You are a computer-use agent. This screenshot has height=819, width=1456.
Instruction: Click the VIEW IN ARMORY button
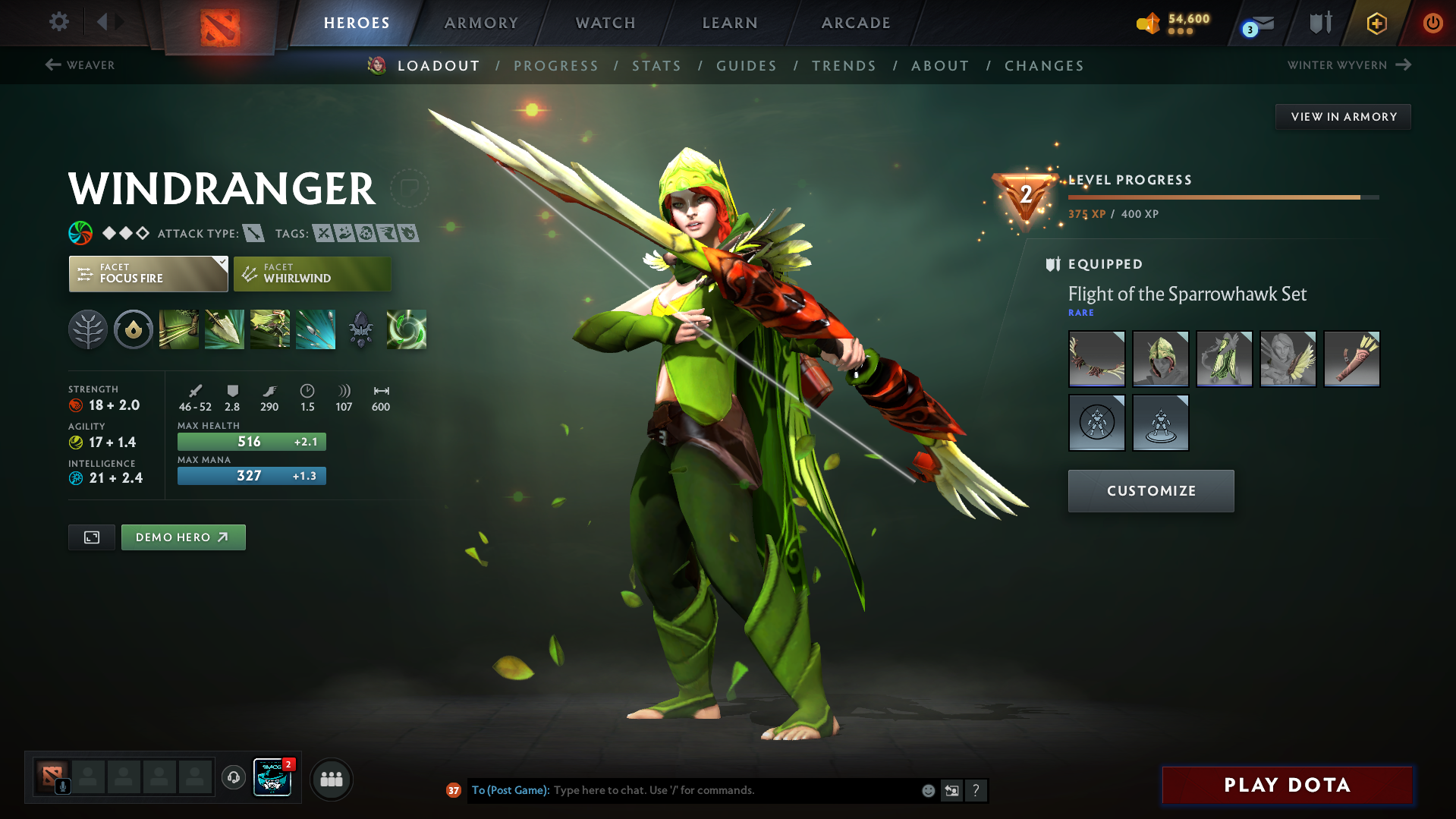[1343, 116]
